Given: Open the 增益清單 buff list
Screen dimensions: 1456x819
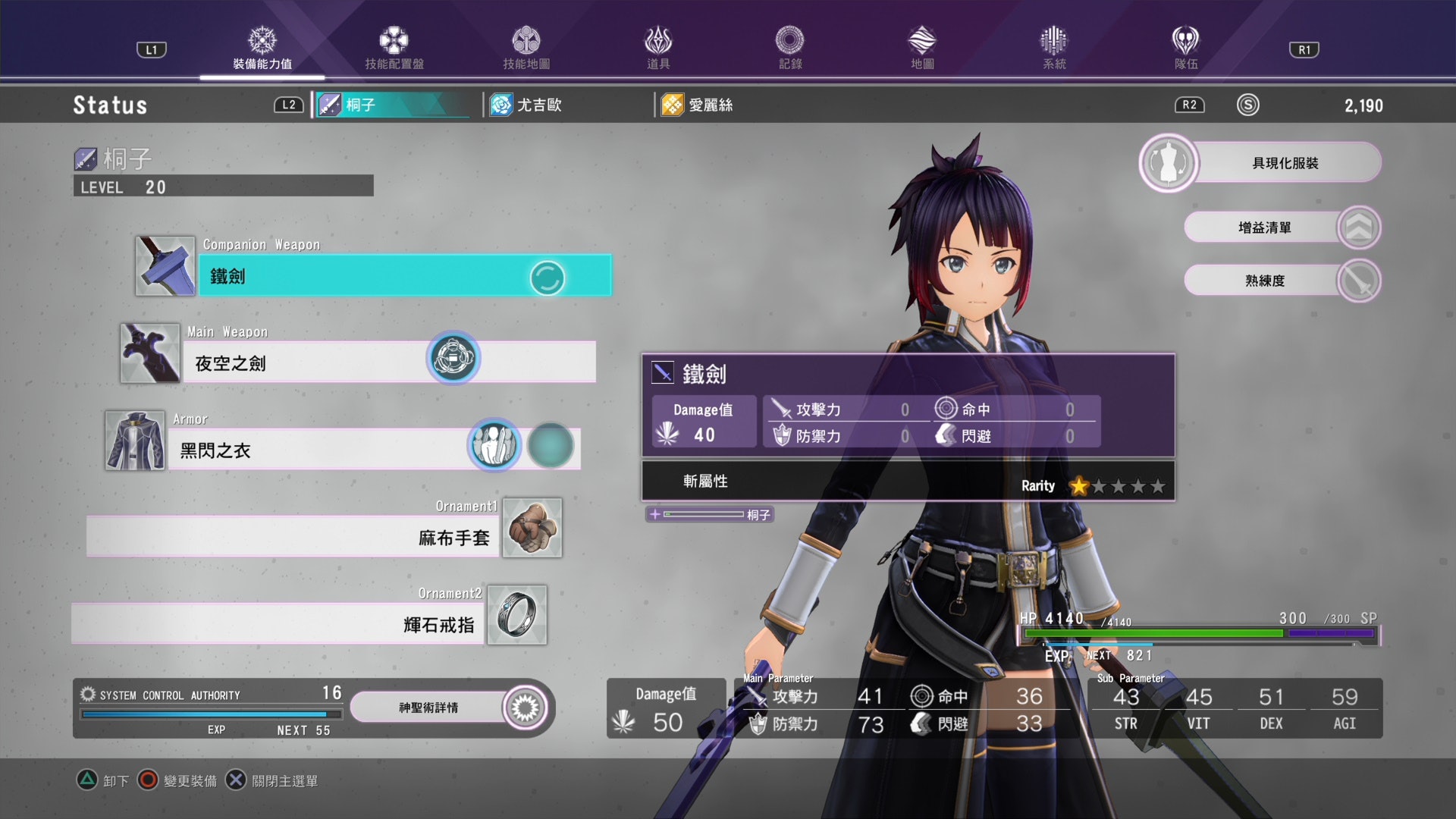Looking at the screenshot, I should tap(1264, 227).
